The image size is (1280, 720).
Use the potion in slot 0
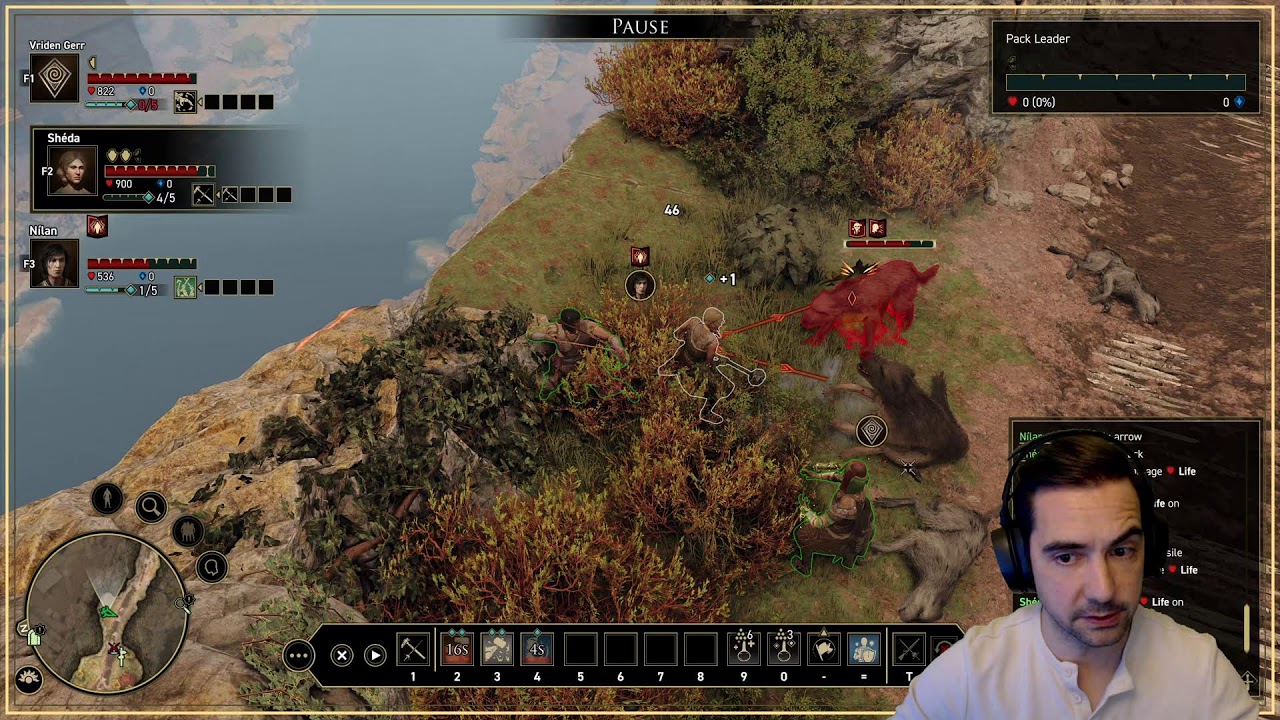(x=783, y=649)
